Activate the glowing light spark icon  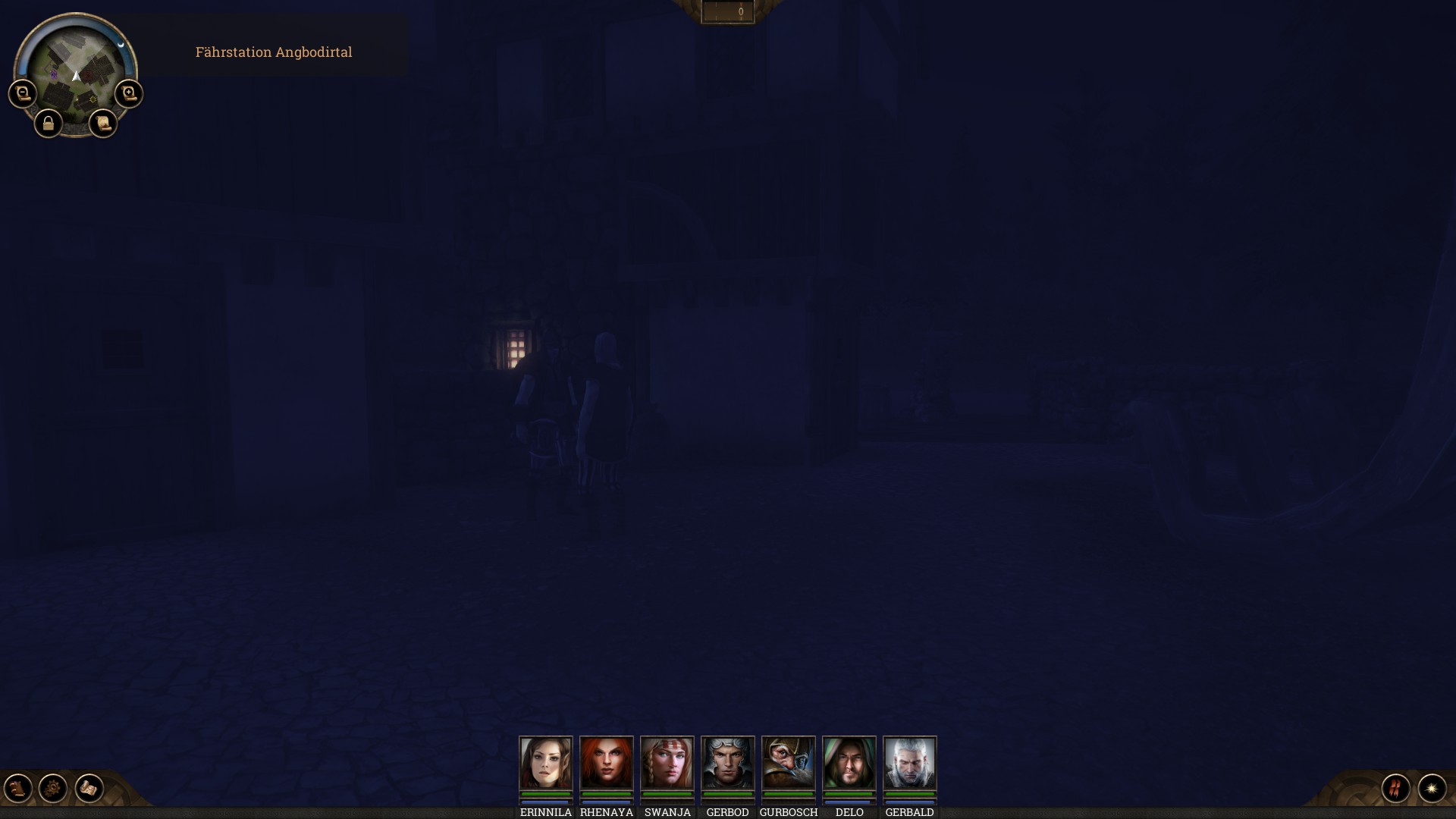point(1432,789)
